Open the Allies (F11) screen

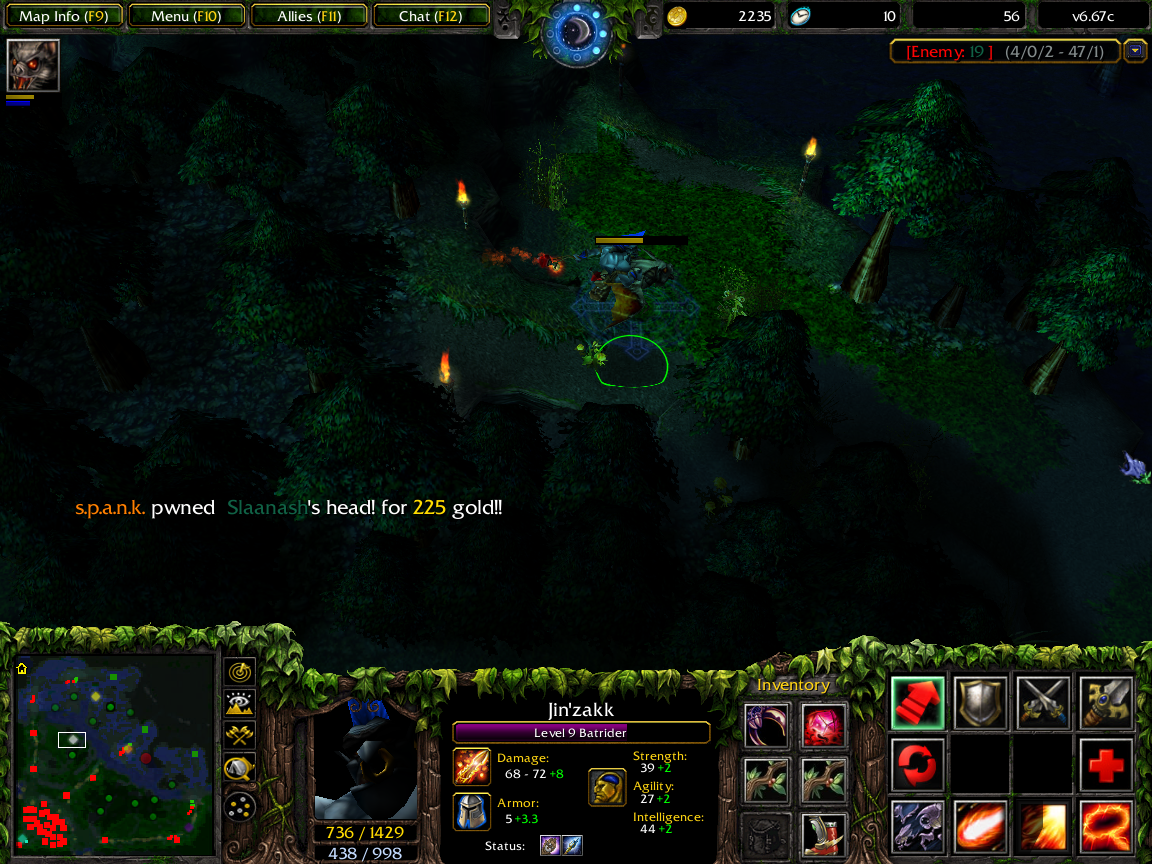(309, 16)
